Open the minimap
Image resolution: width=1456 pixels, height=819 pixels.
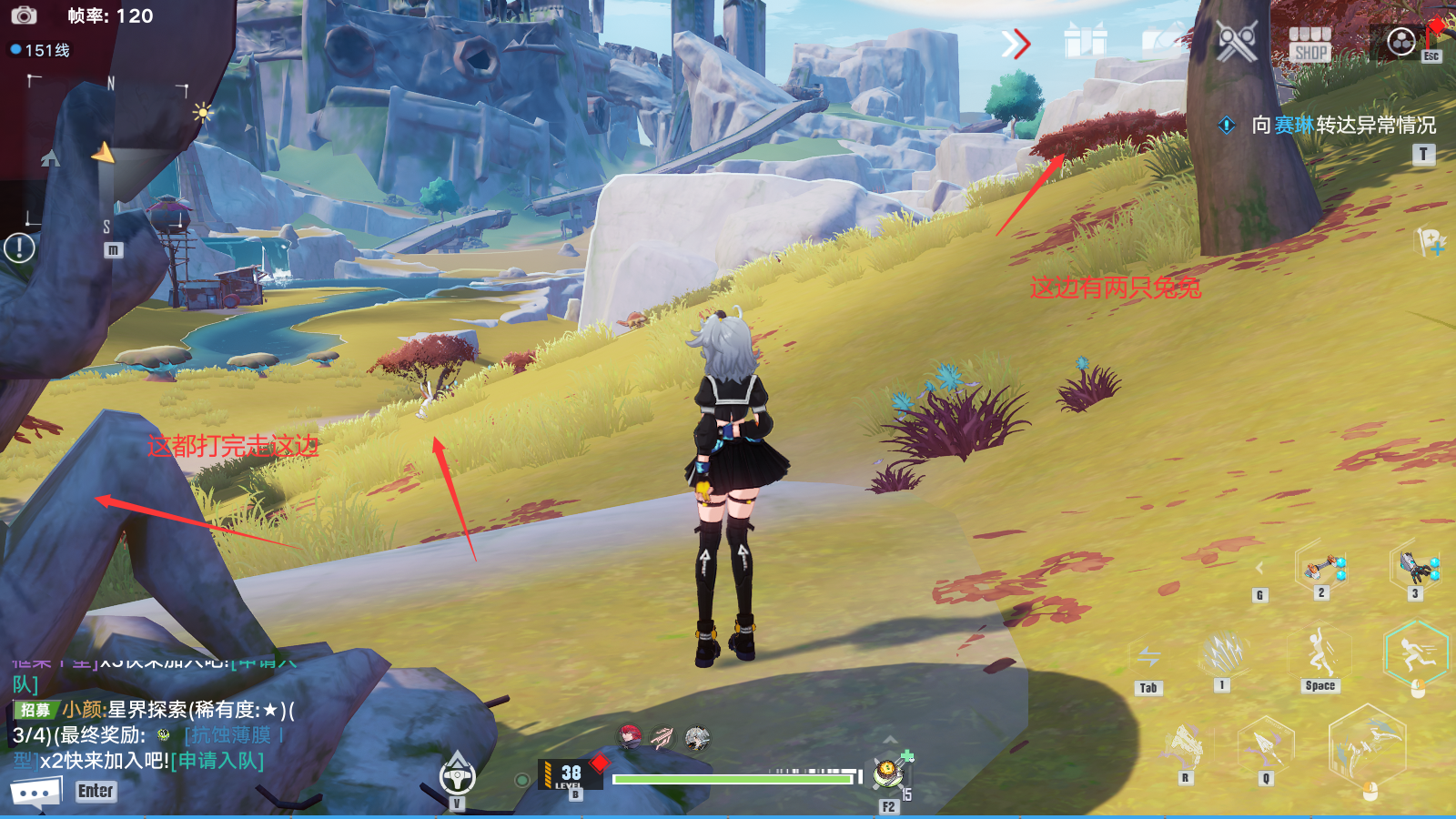[x=107, y=155]
